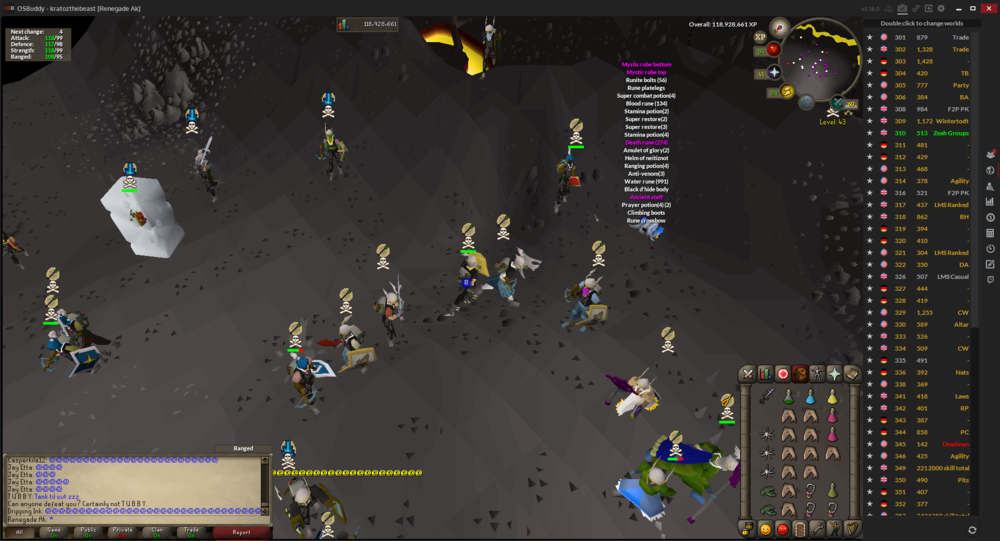This screenshot has height=541, width=1000.
Task: Toggle the XP drops button
Action: pos(760,36)
